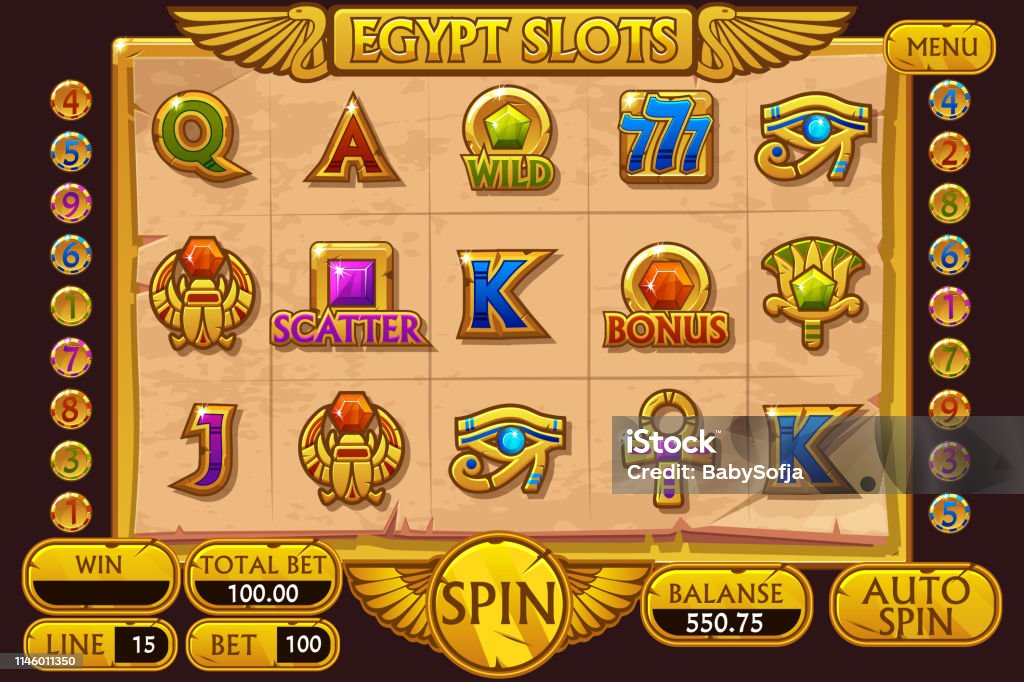Spin the reels with the SPIN button

pyautogui.click(x=498, y=603)
